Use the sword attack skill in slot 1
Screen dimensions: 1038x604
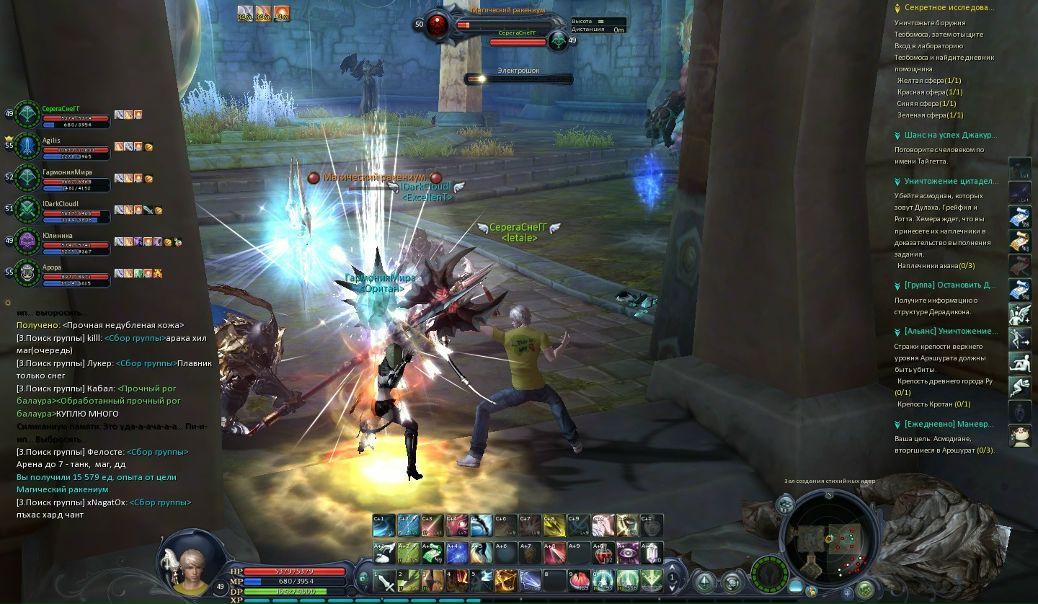pos(386,579)
